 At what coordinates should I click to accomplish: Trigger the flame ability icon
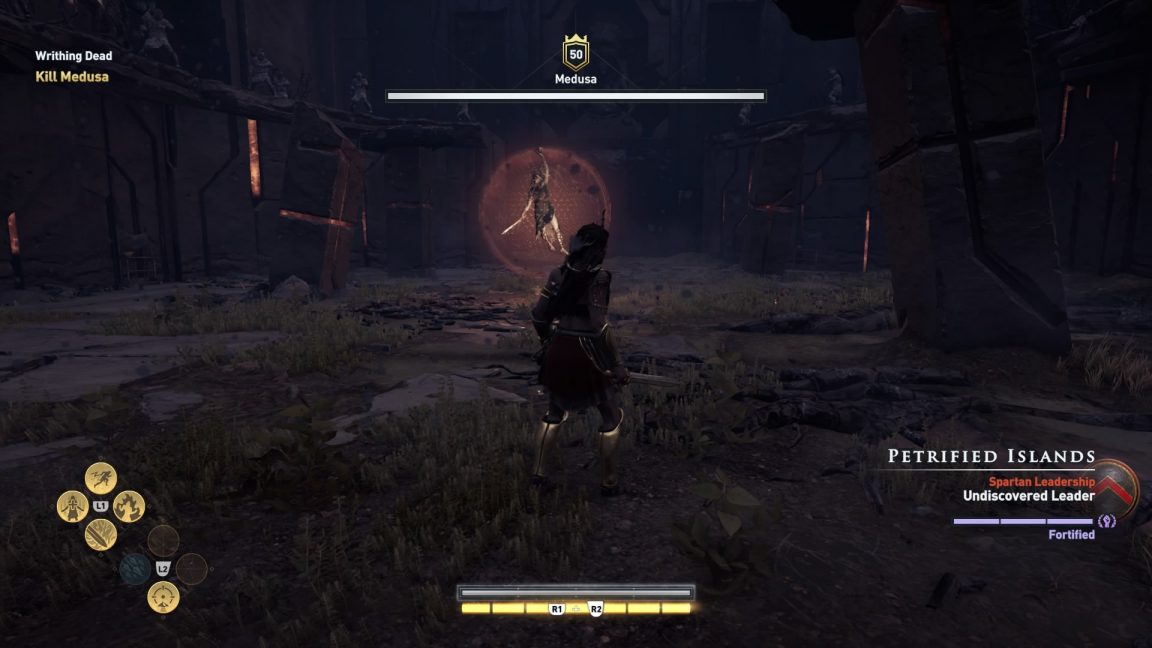[129, 506]
